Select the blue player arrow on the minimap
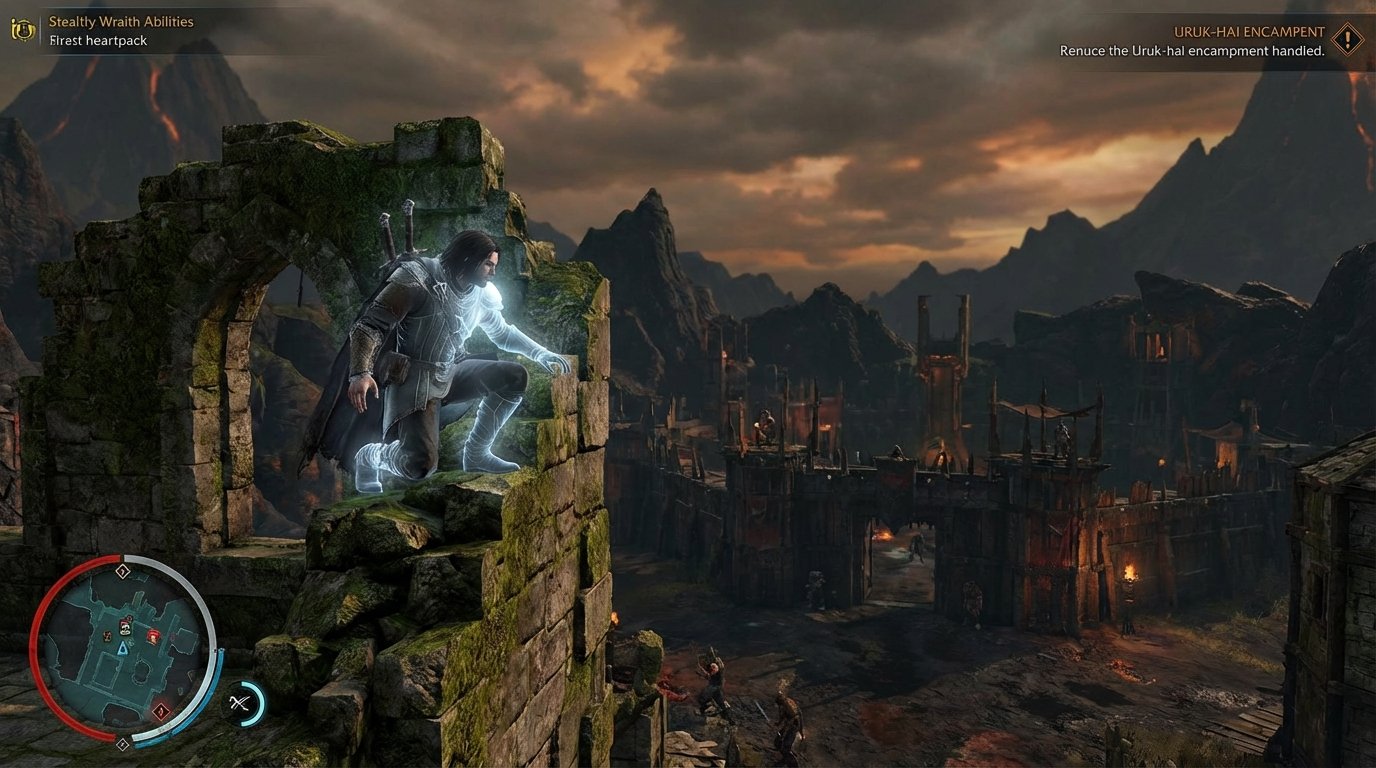The width and height of the screenshot is (1376, 768). point(122,650)
